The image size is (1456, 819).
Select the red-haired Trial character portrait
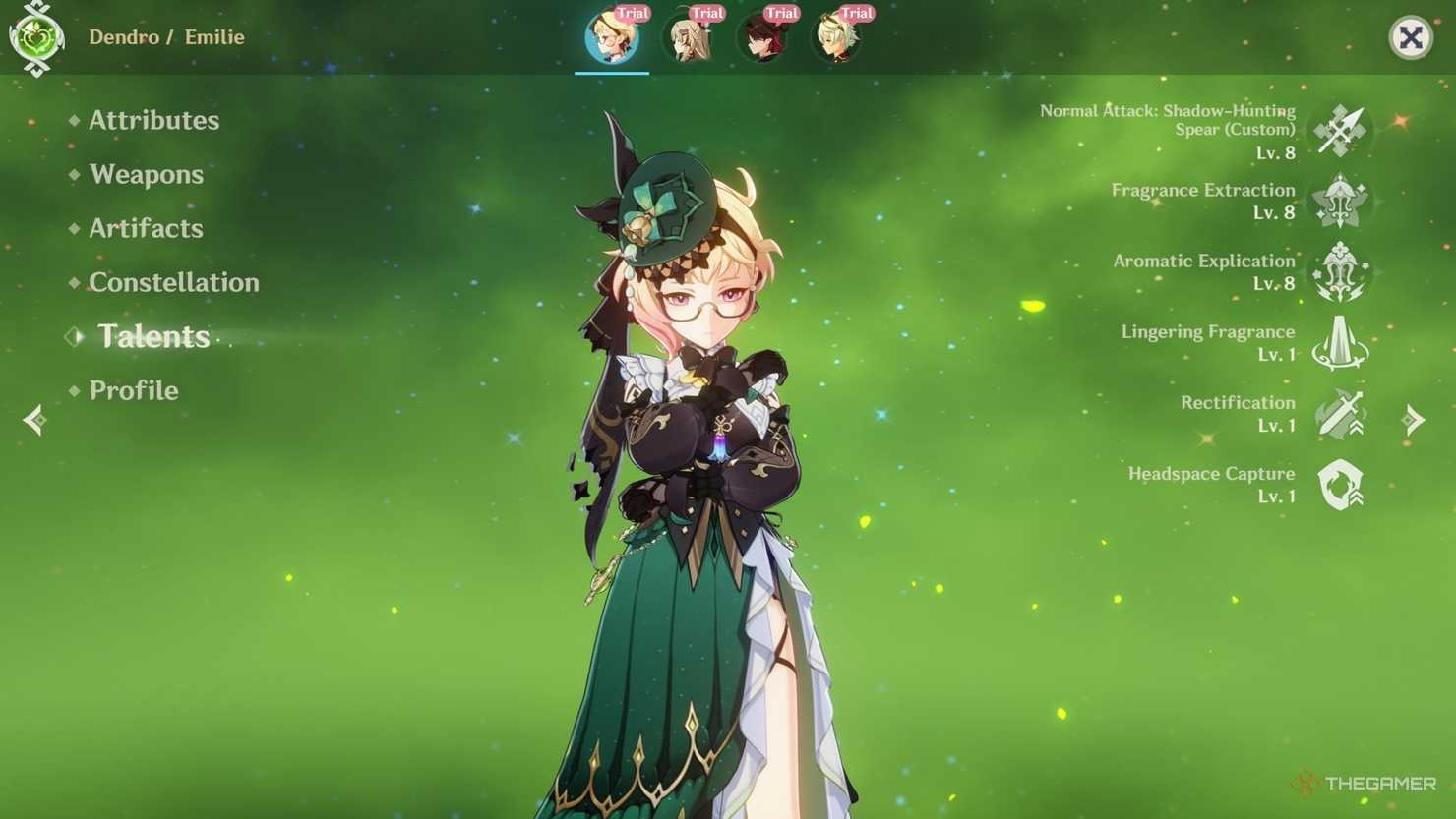click(x=763, y=37)
